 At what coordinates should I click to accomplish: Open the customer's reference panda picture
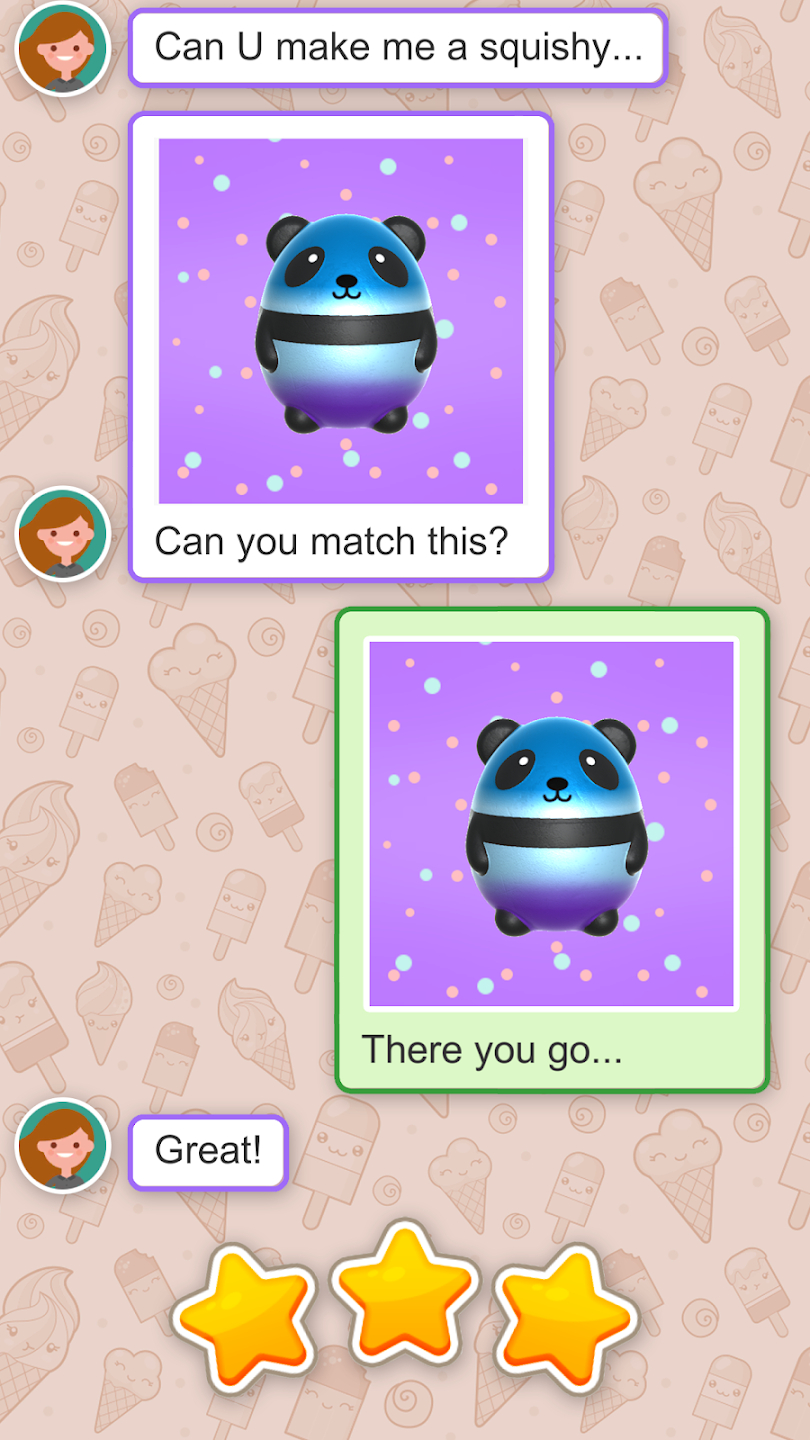coord(340,320)
